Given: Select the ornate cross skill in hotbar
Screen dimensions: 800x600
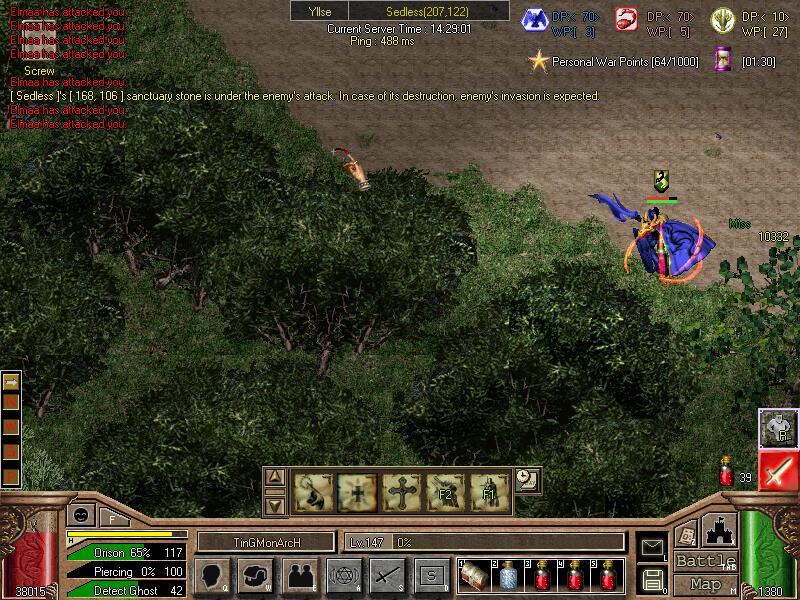Looking at the screenshot, I should 400,492.
